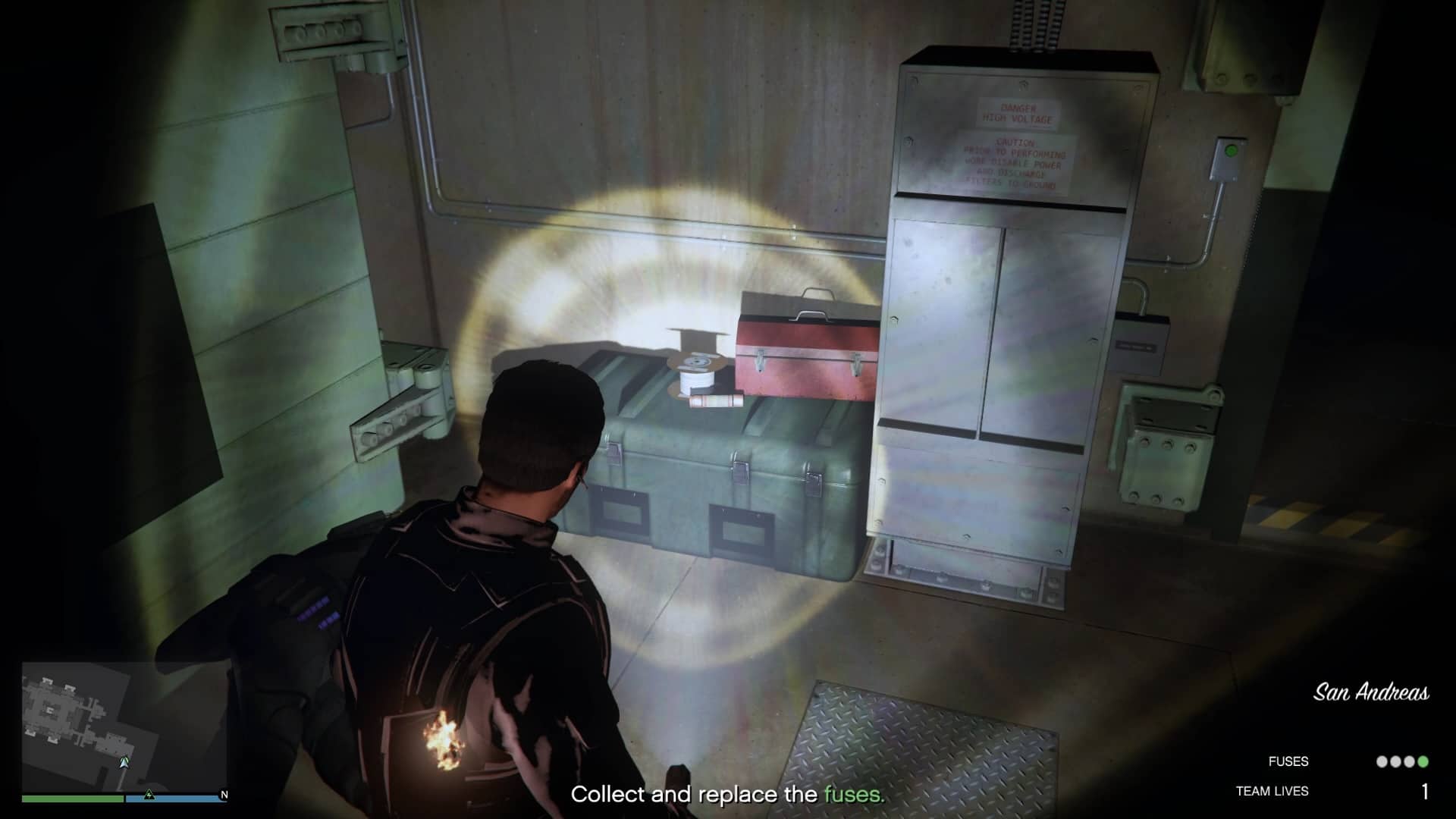Click the green fuse indicator dot
The width and height of the screenshot is (1456, 819).
pos(1422,761)
